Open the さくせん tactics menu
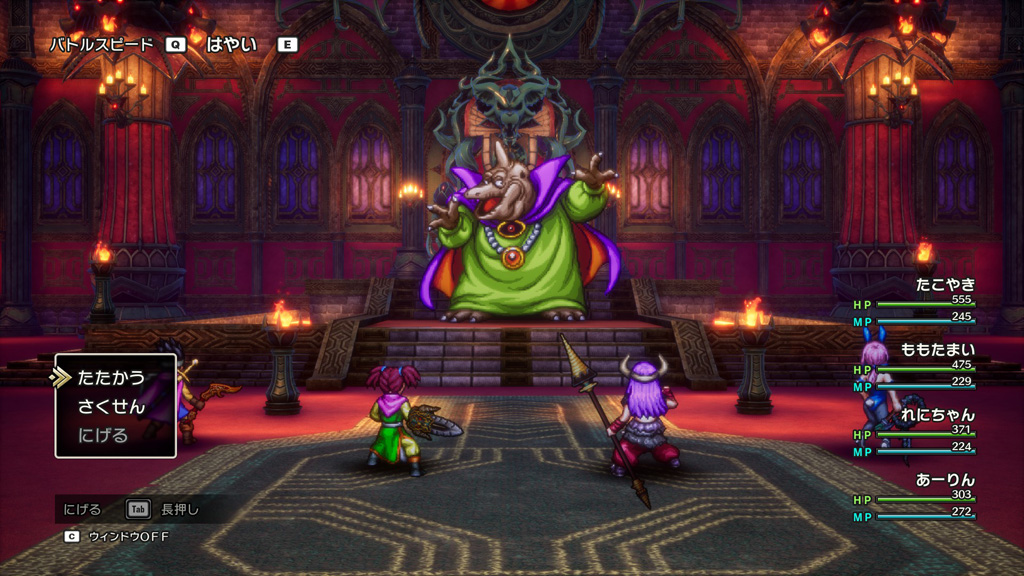1024x576 pixels. coord(111,407)
